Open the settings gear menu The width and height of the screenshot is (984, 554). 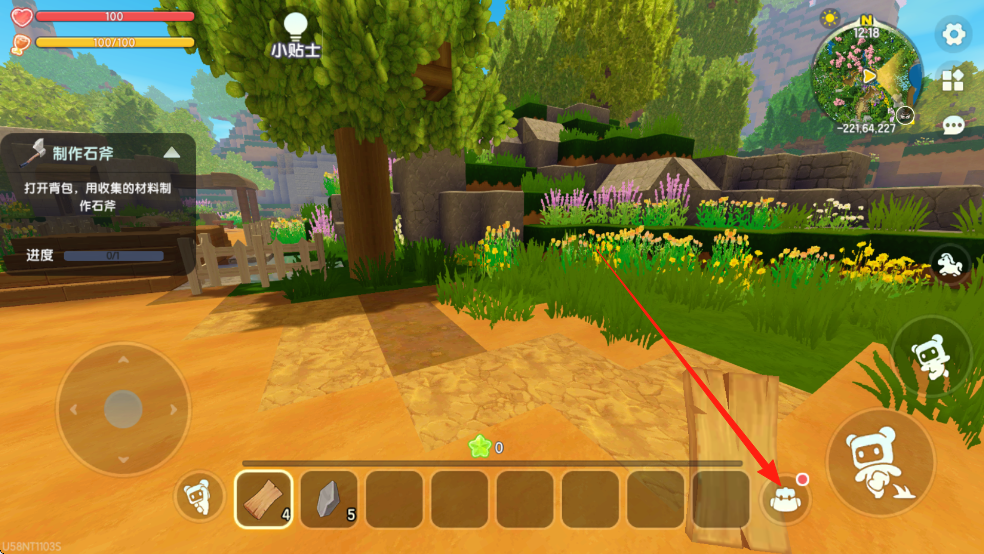click(x=954, y=35)
